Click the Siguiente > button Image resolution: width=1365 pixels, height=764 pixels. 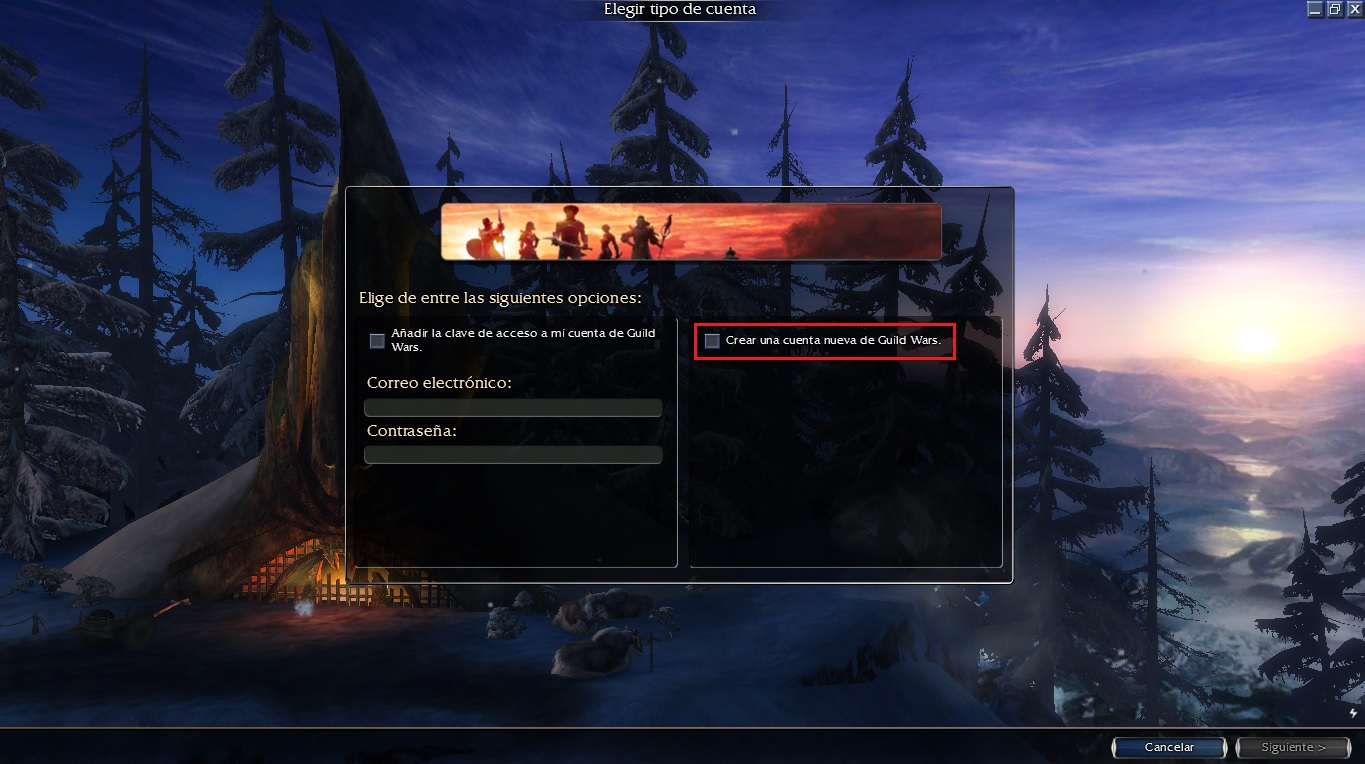coord(1292,746)
